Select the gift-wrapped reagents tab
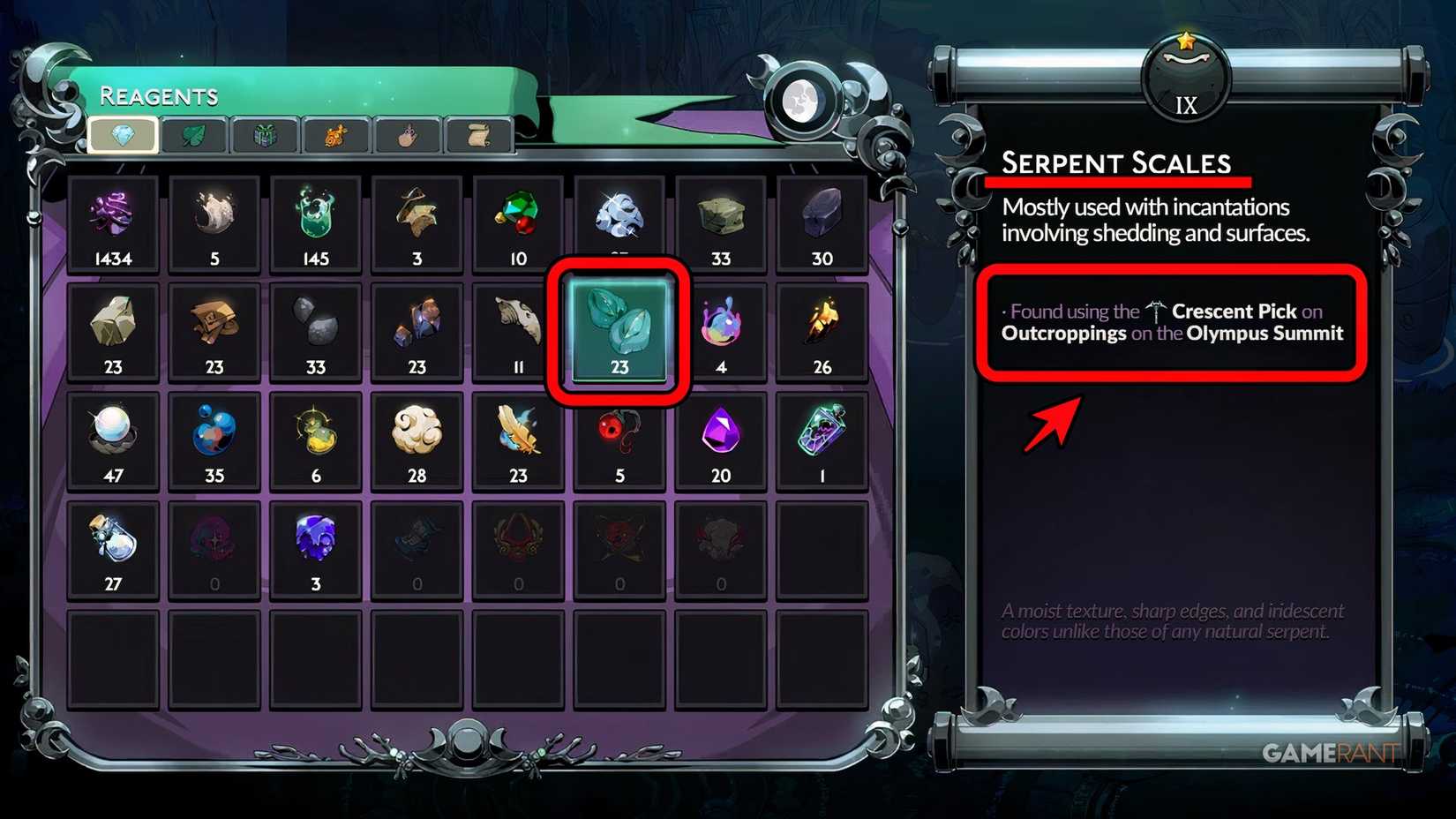Screen dimensions: 1456x819 tap(264, 135)
